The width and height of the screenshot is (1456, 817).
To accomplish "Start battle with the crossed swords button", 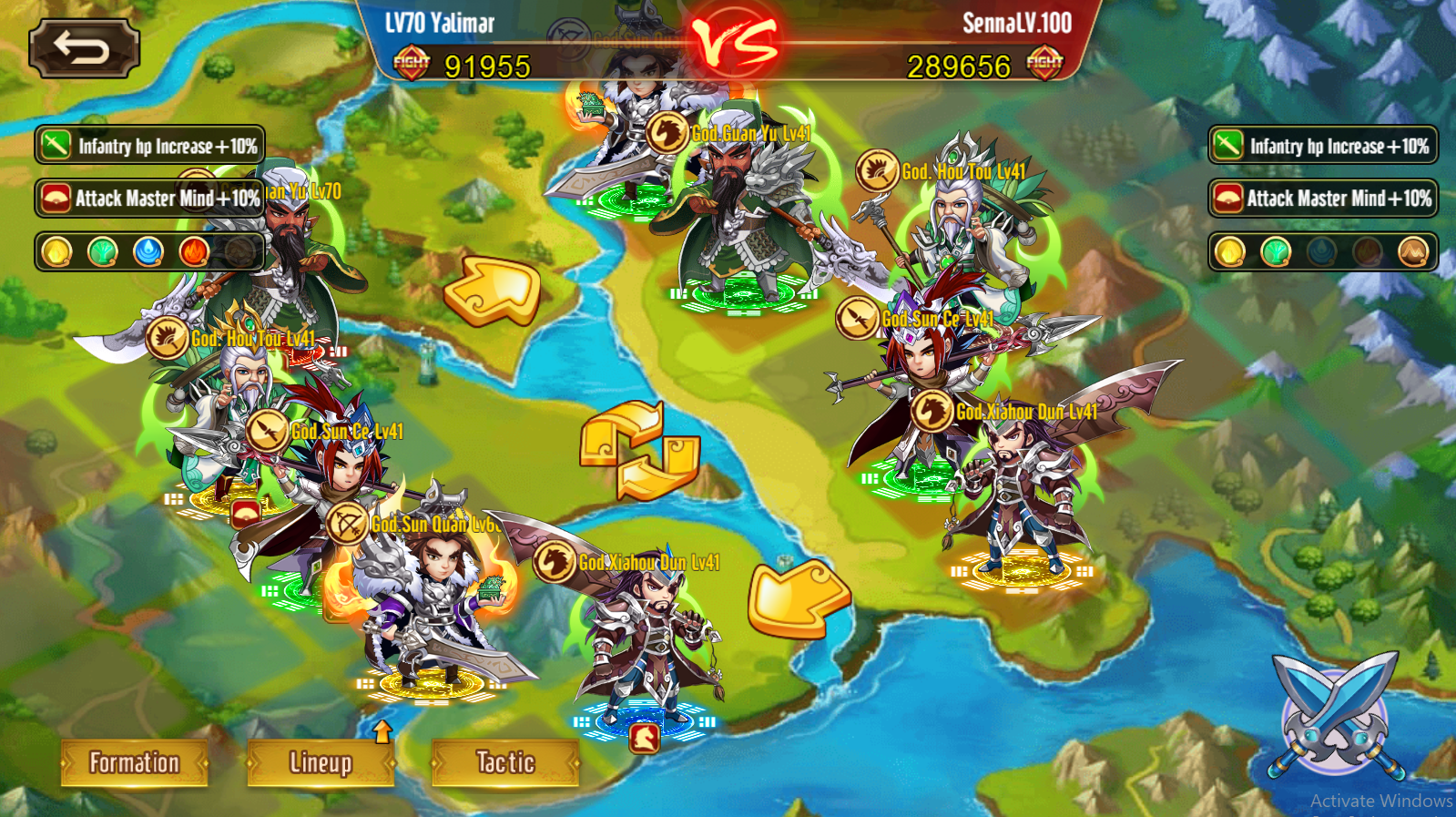I will (x=1336, y=717).
